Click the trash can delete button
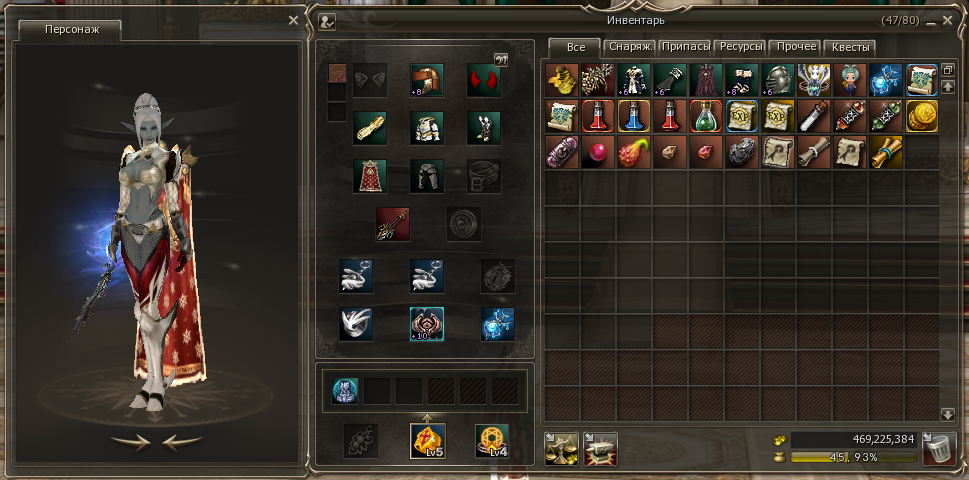This screenshot has height=480, width=969. 939,448
